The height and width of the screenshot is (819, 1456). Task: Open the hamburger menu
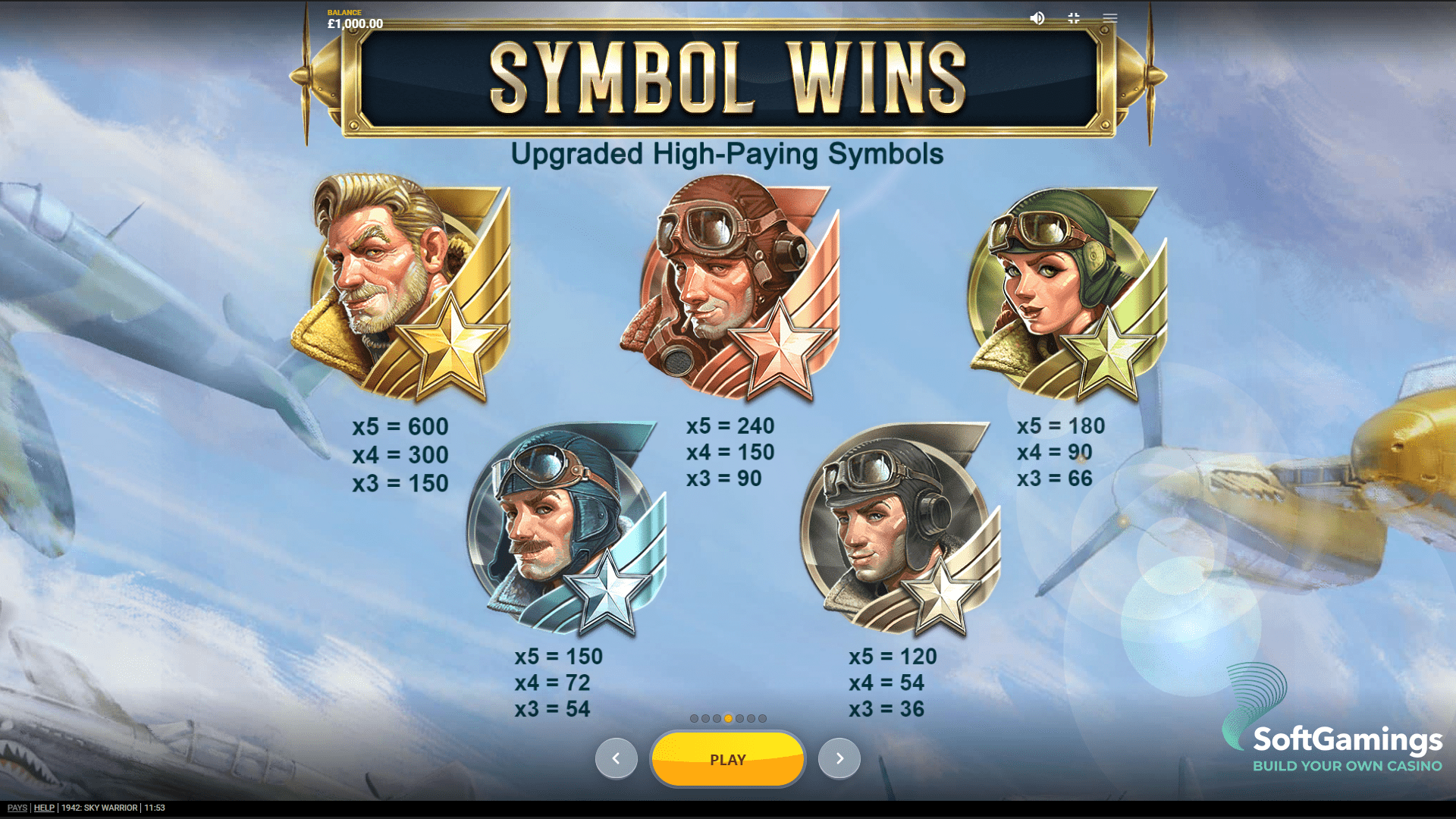pyautogui.click(x=1110, y=18)
